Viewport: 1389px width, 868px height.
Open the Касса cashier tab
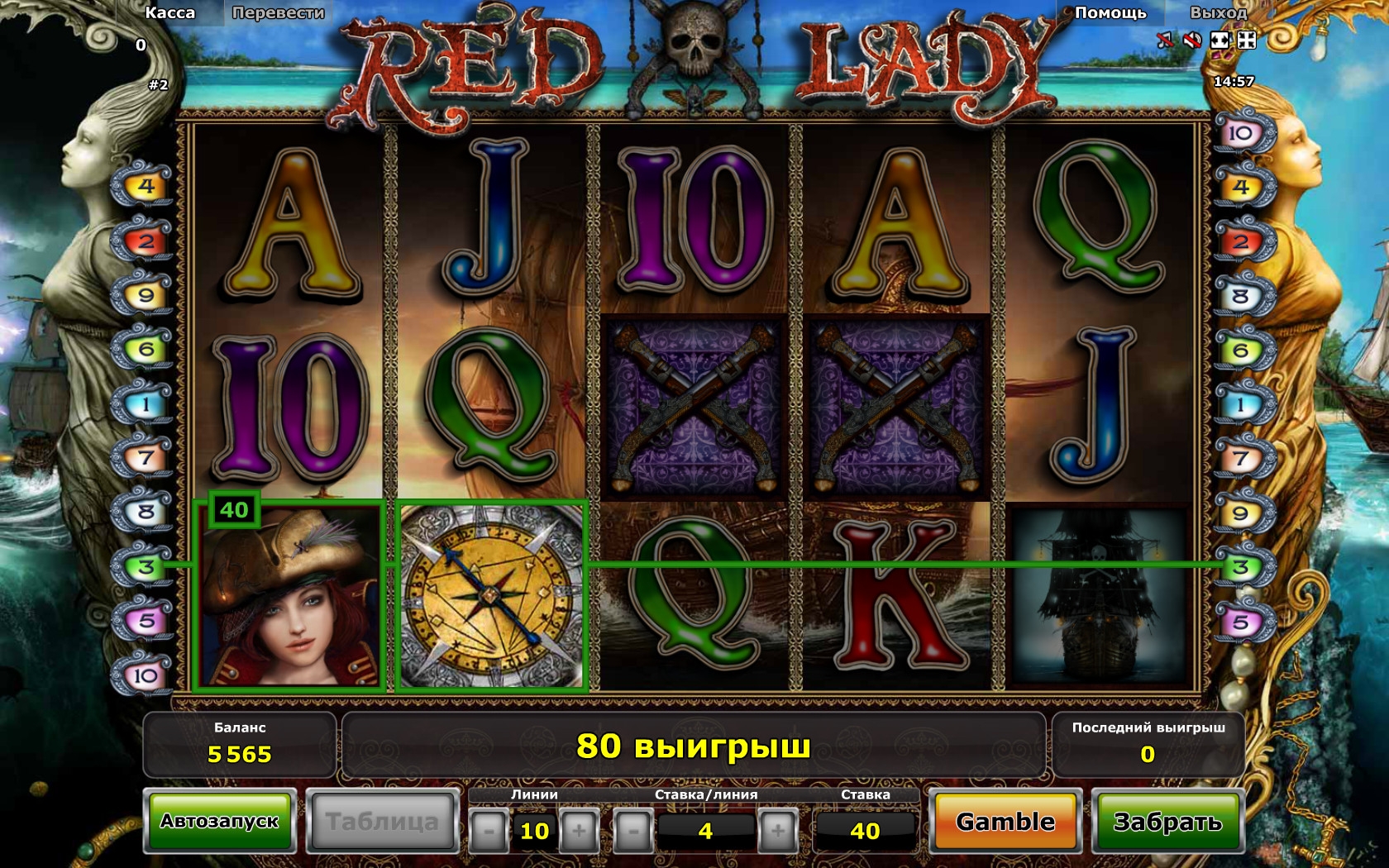coord(169,13)
